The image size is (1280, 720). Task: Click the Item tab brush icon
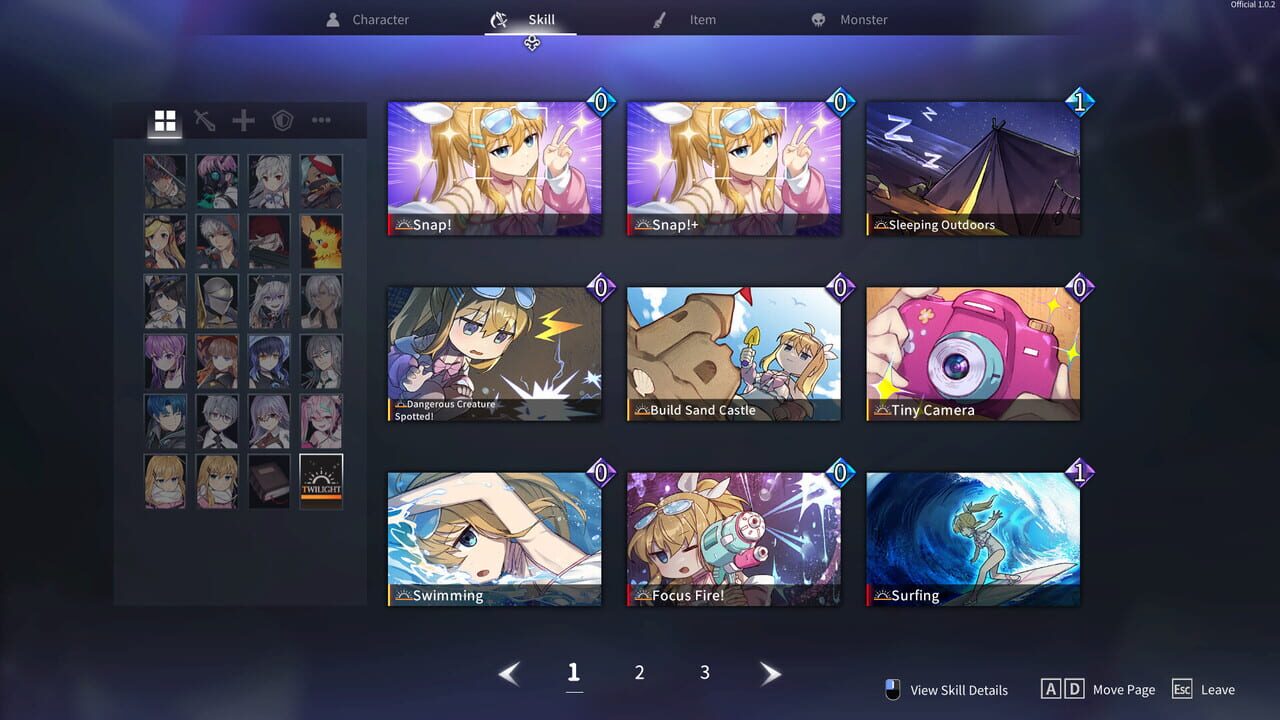[660, 18]
